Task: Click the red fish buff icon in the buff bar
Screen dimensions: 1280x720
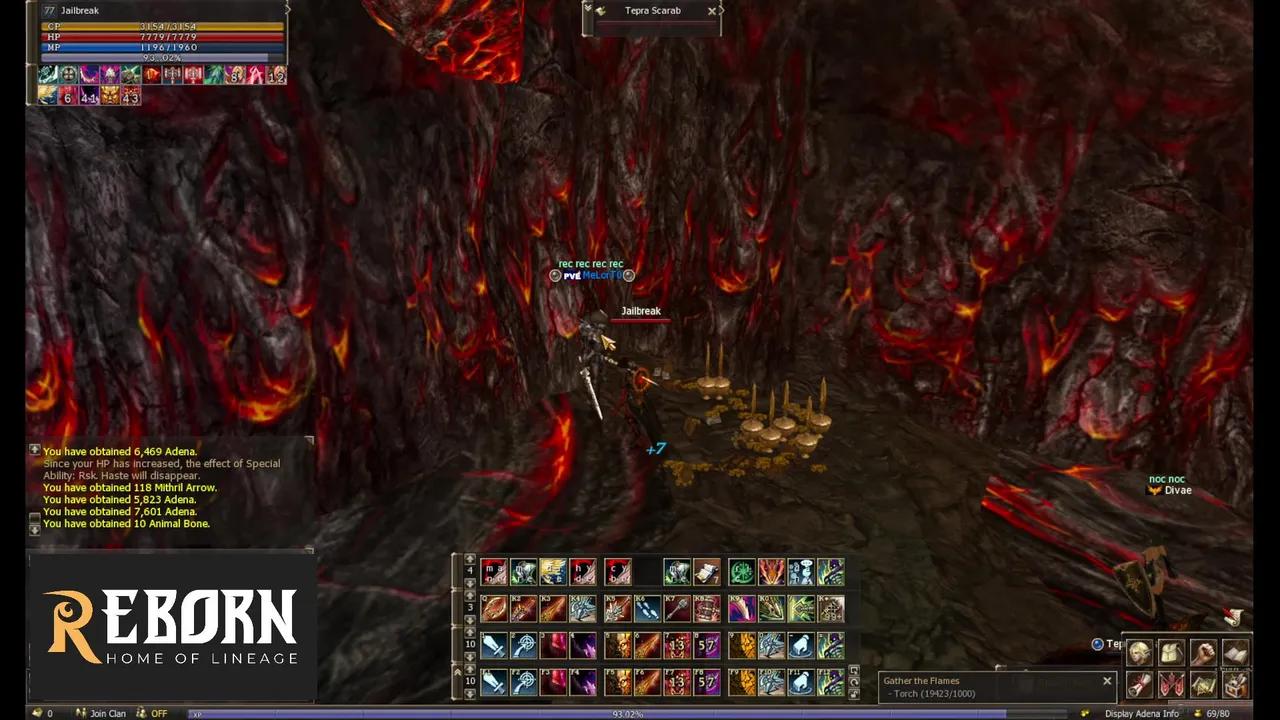Action: coord(151,75)
